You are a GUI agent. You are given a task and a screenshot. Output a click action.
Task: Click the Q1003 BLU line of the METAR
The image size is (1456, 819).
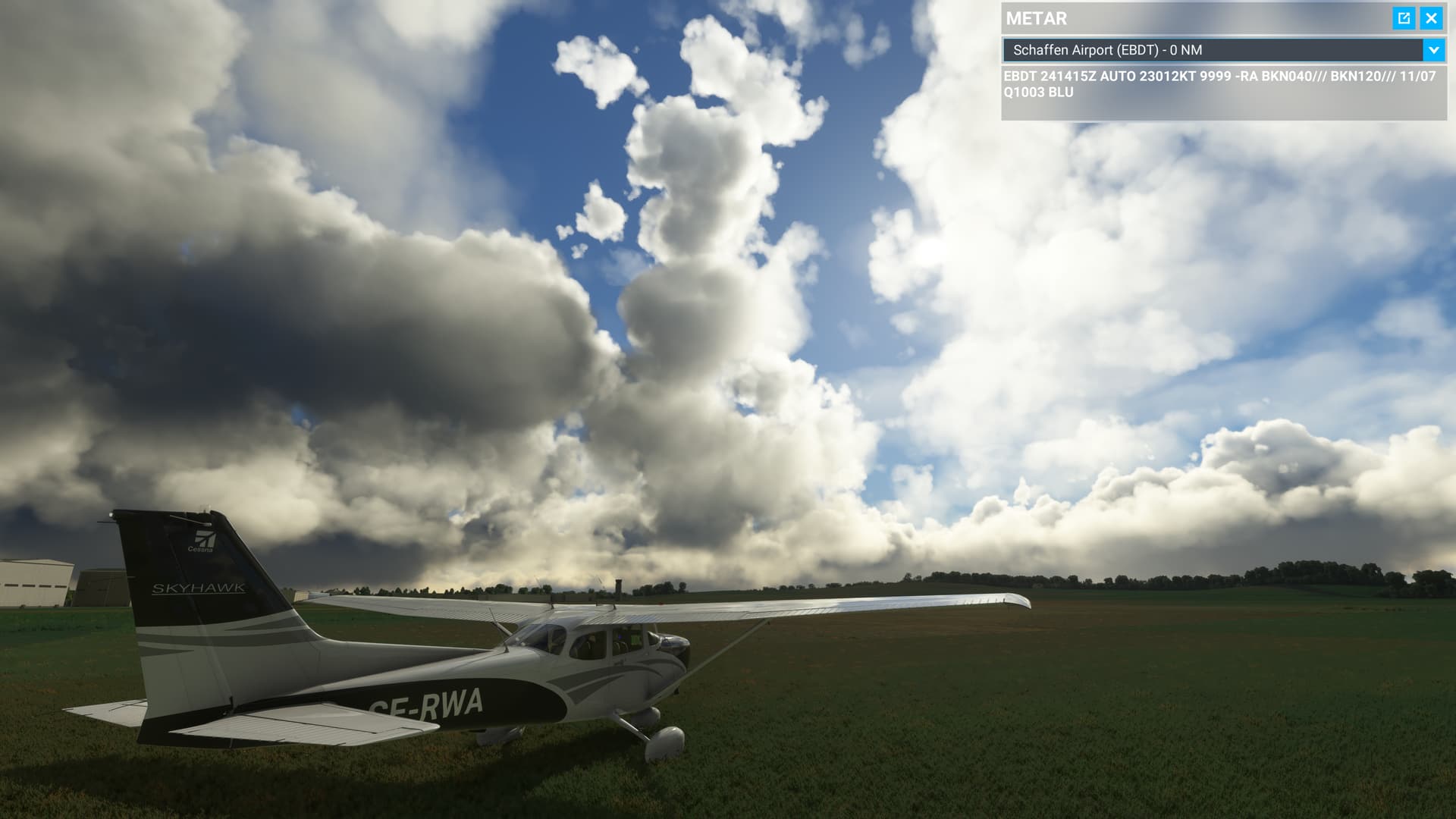(x=1036, y=95)
